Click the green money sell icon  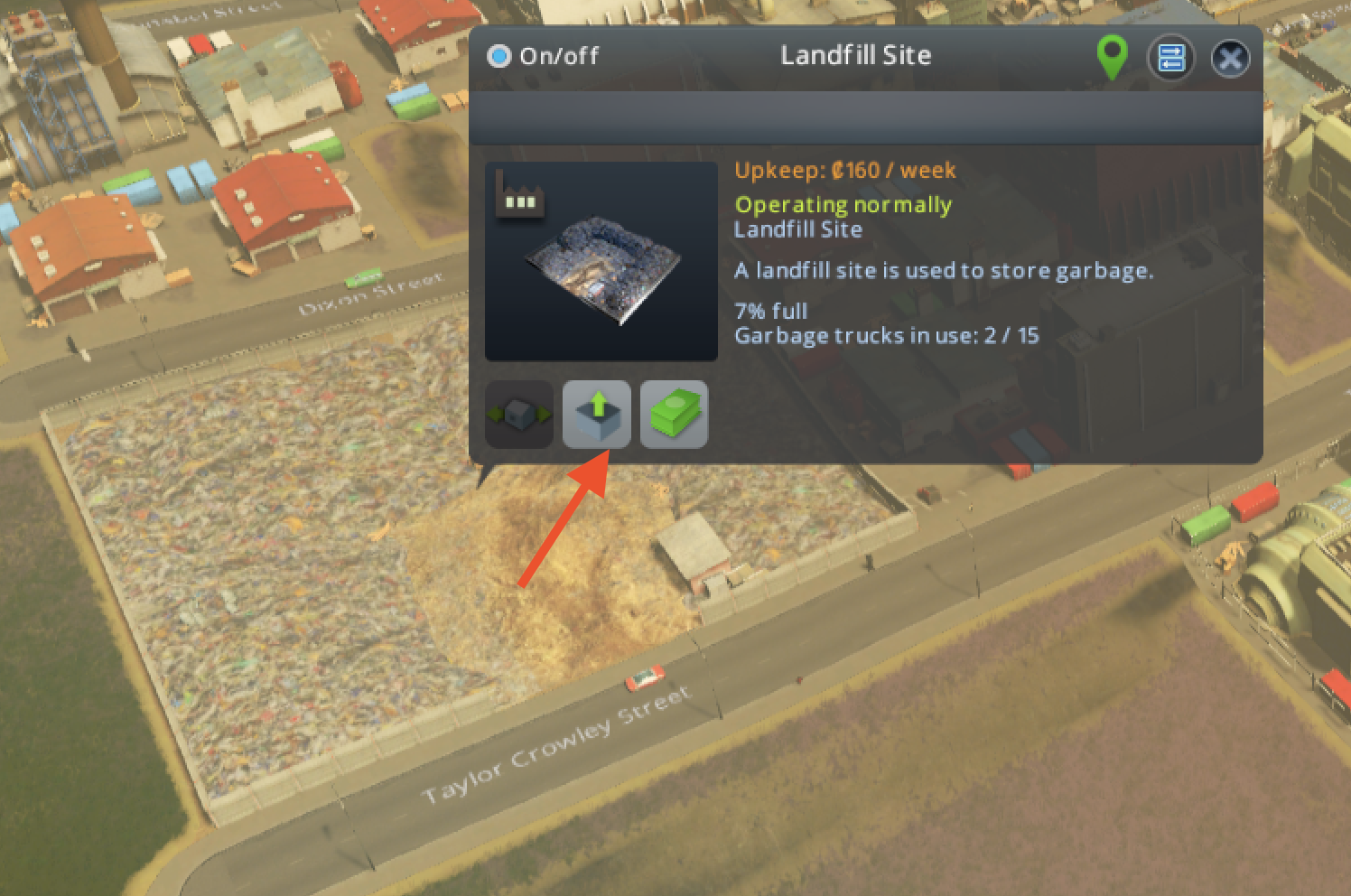click(x=674, y=415)
